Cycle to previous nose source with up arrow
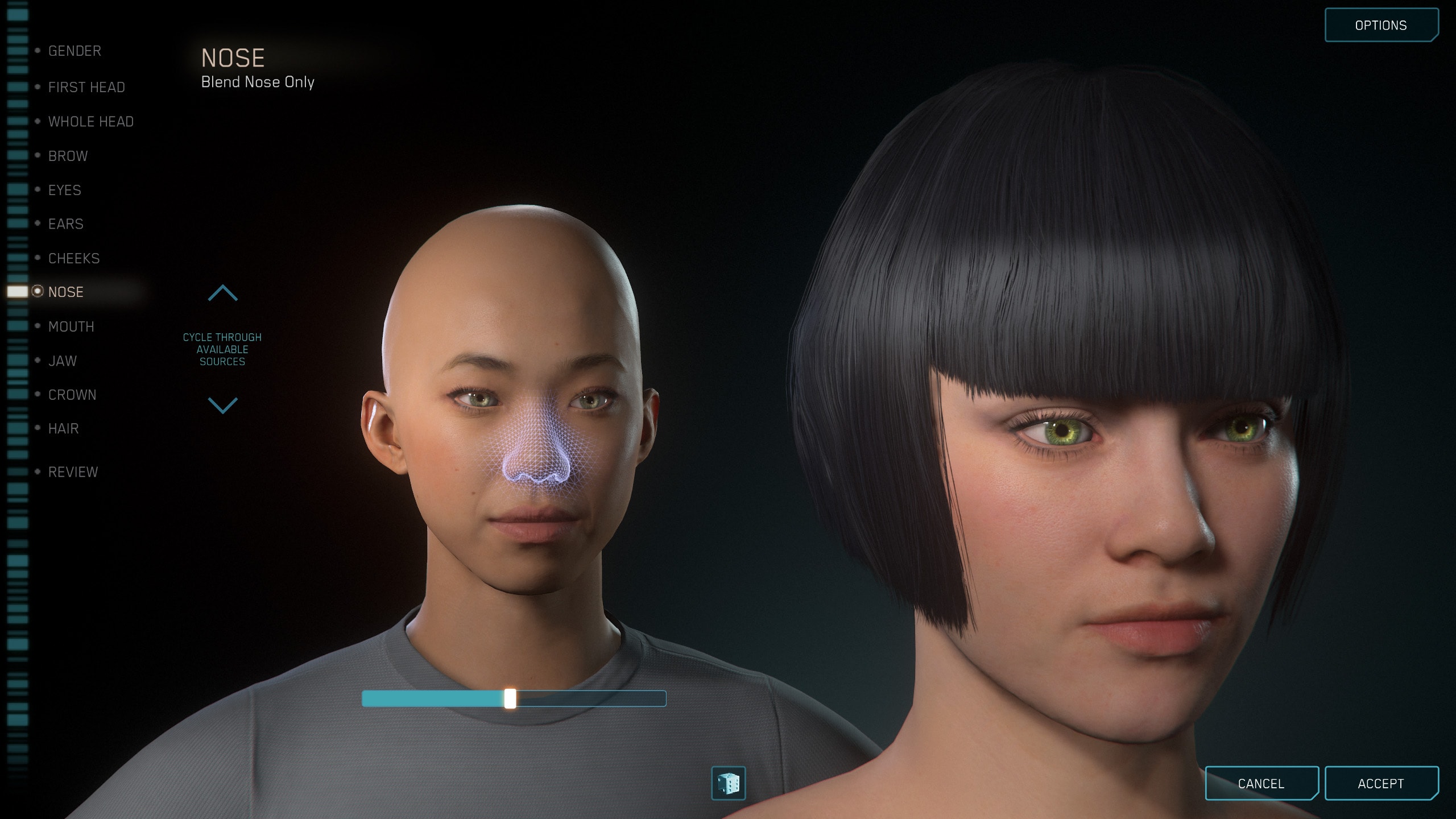This screenshot has height=819, width=1456. 222,293
